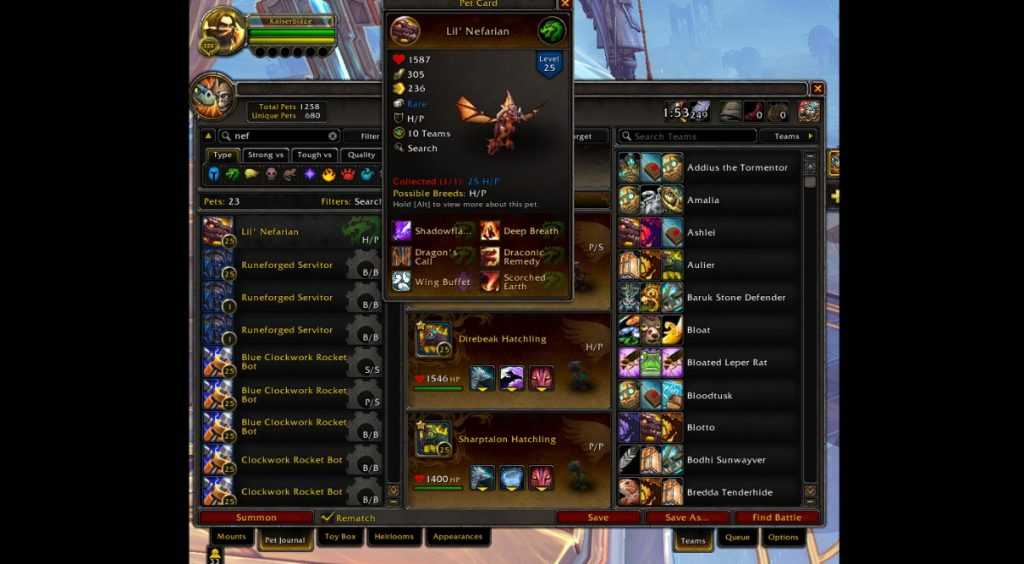Open the Options tab
Image resolution: width=1024 pixels, height=564 pixels.
pos(783,538)
